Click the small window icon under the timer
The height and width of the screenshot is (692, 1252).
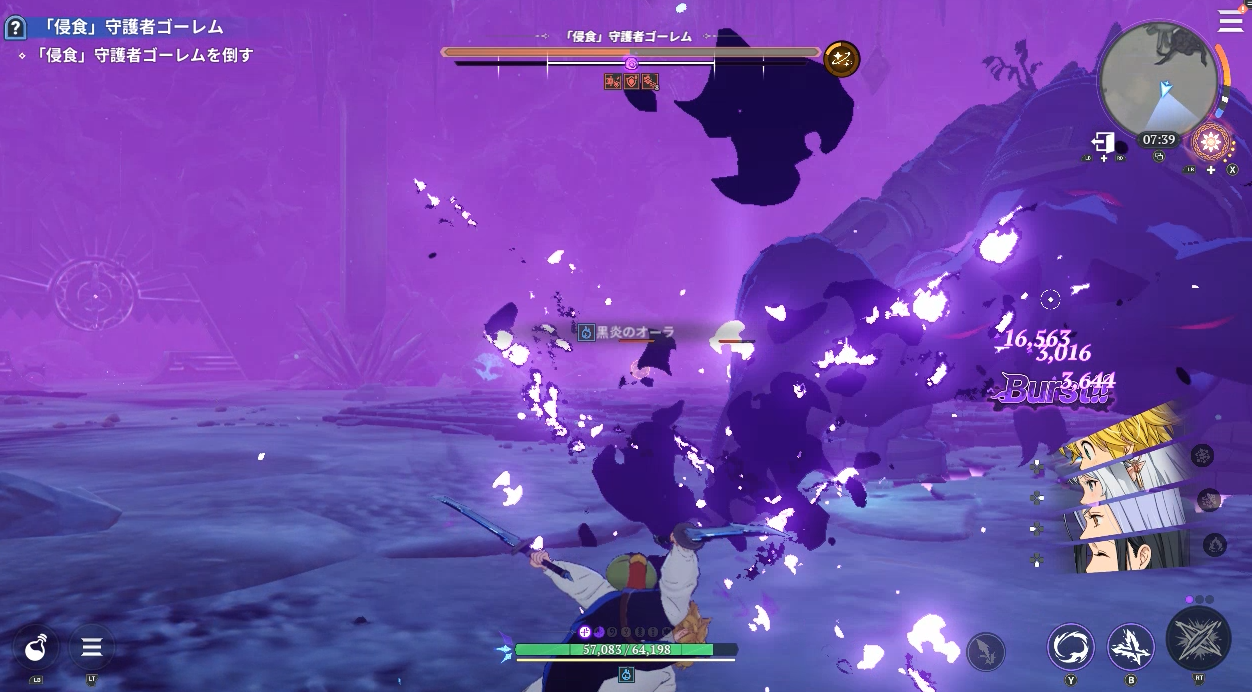[x=1159, y=157]
